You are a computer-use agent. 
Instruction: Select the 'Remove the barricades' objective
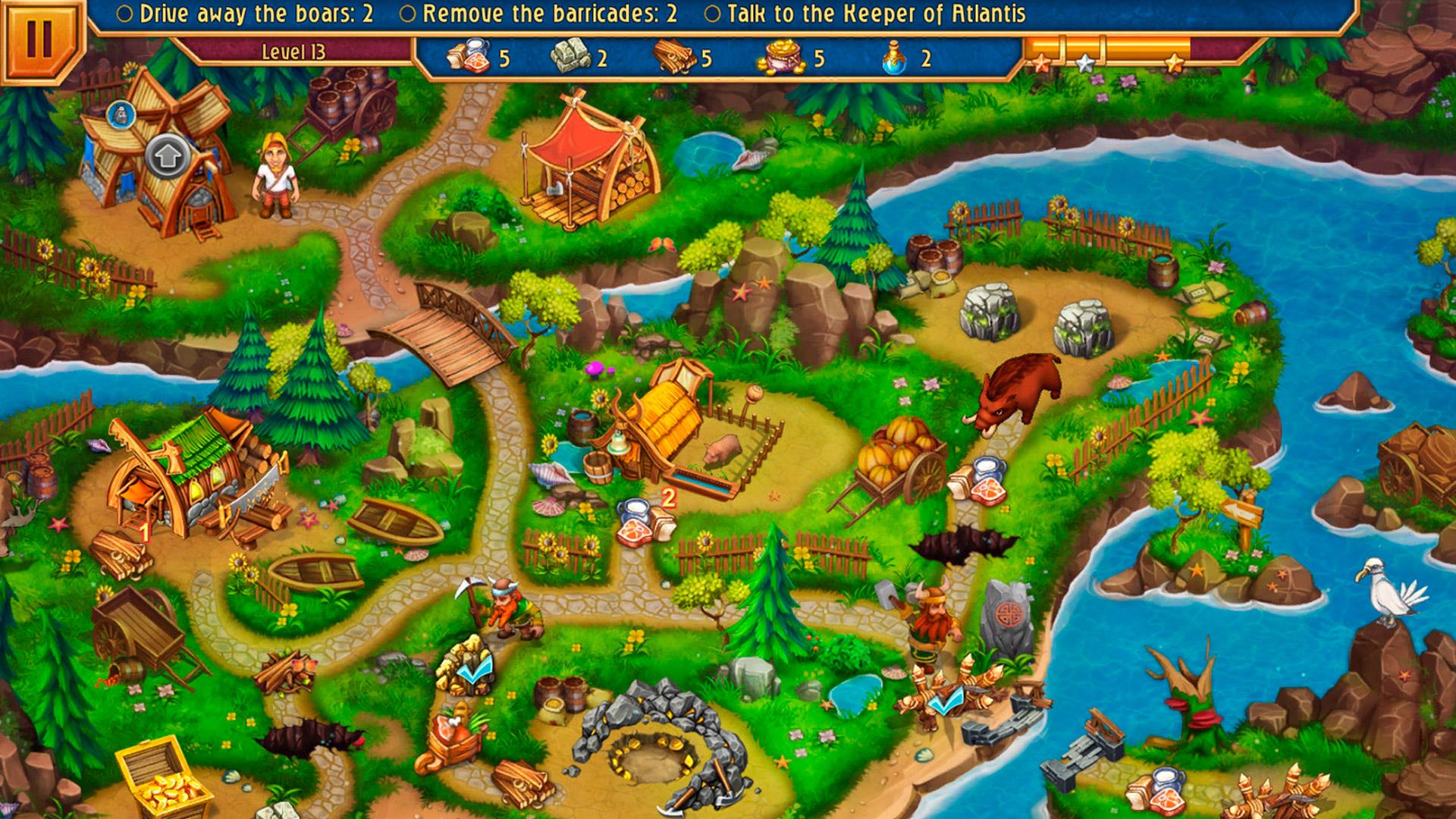[538, 14]
